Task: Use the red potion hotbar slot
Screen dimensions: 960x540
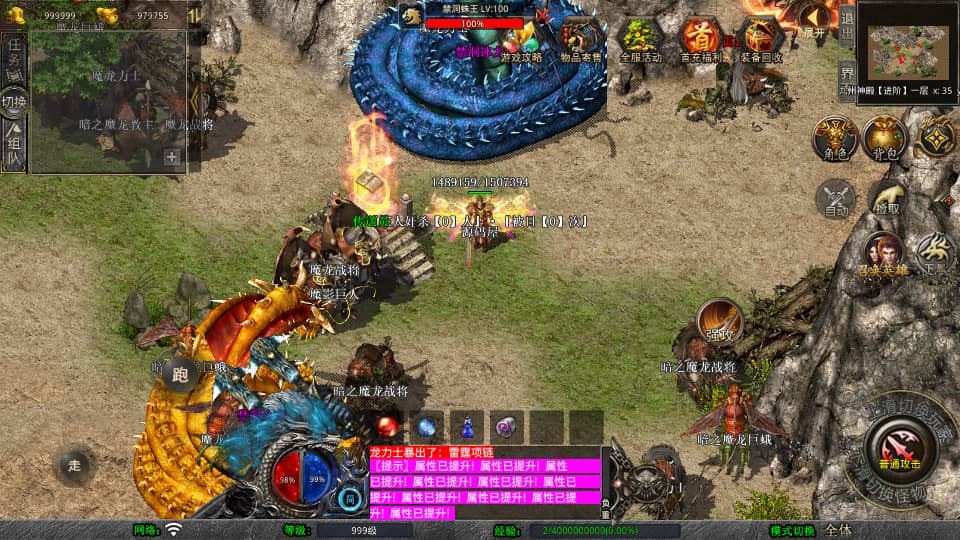Action: point(388,427)
